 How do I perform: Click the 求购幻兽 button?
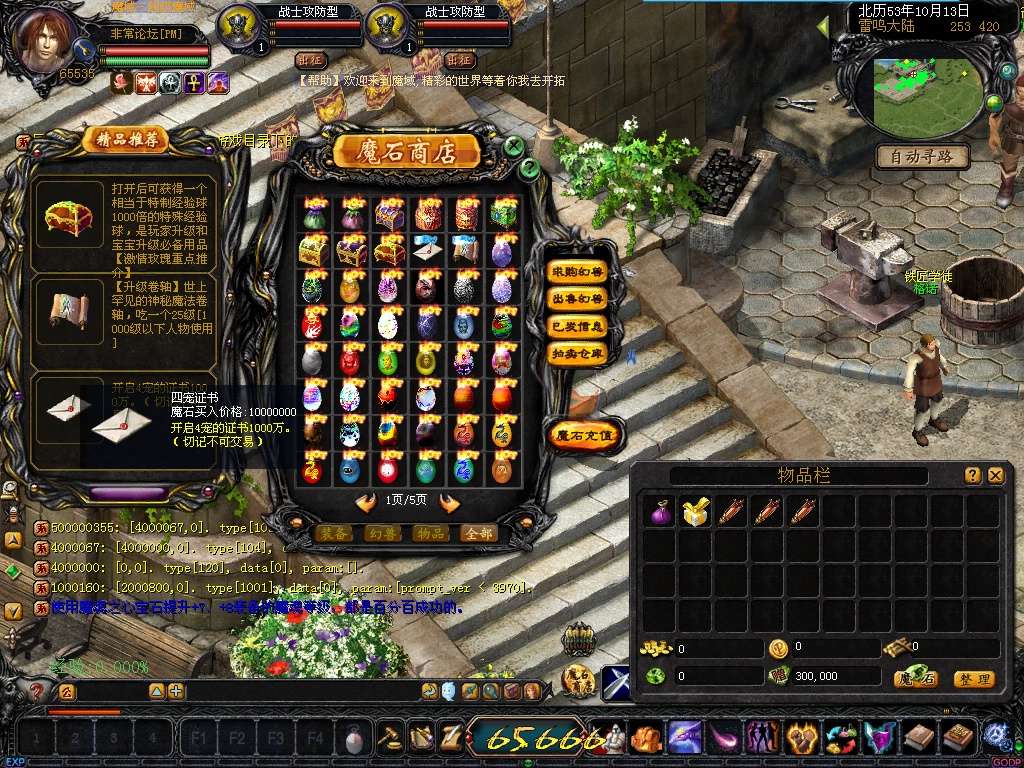578,272
